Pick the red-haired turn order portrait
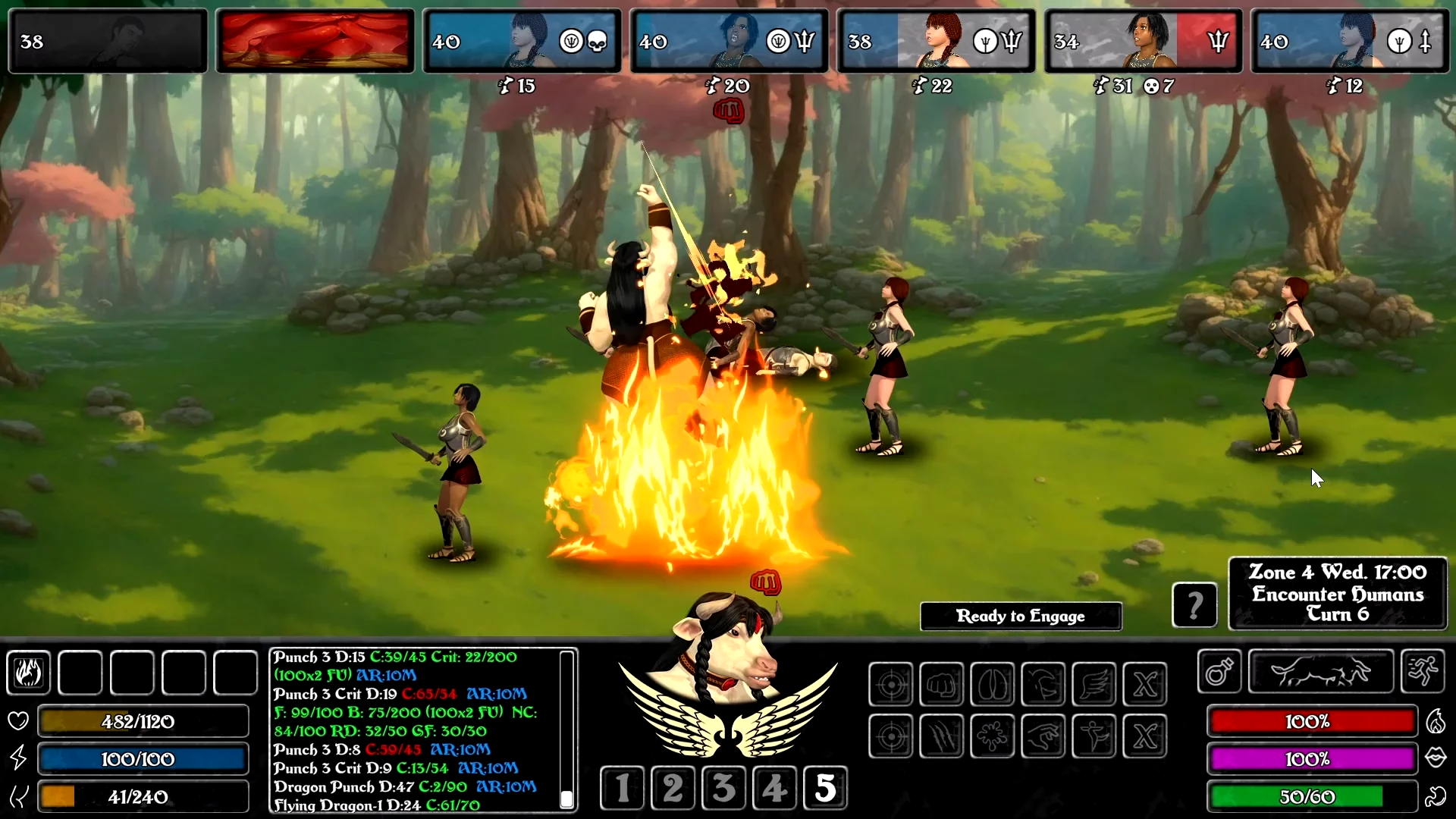The height and width of the screenshot is (819, 1456). [x=936, y=41]
